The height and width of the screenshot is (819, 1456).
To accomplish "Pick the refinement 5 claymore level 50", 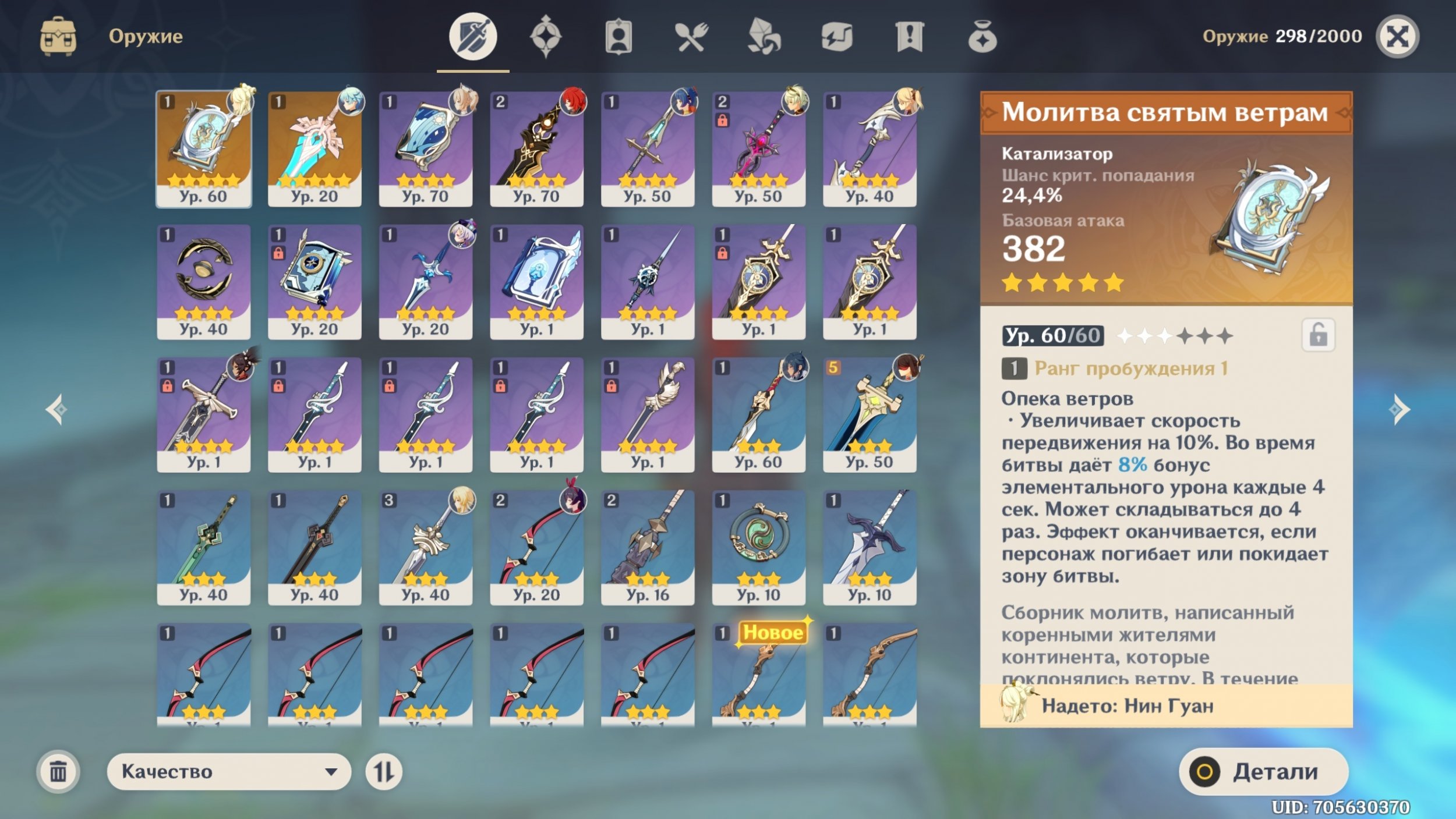I will point(869,414).
